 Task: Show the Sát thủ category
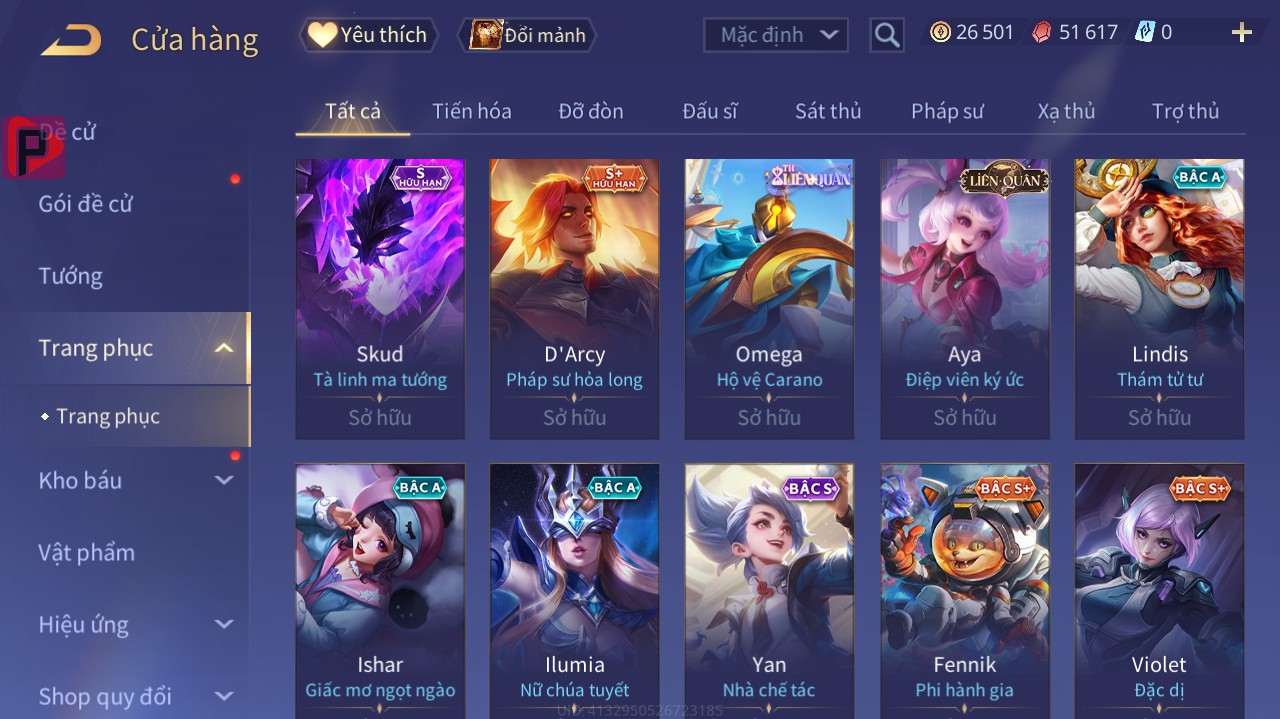coord(828,111)
